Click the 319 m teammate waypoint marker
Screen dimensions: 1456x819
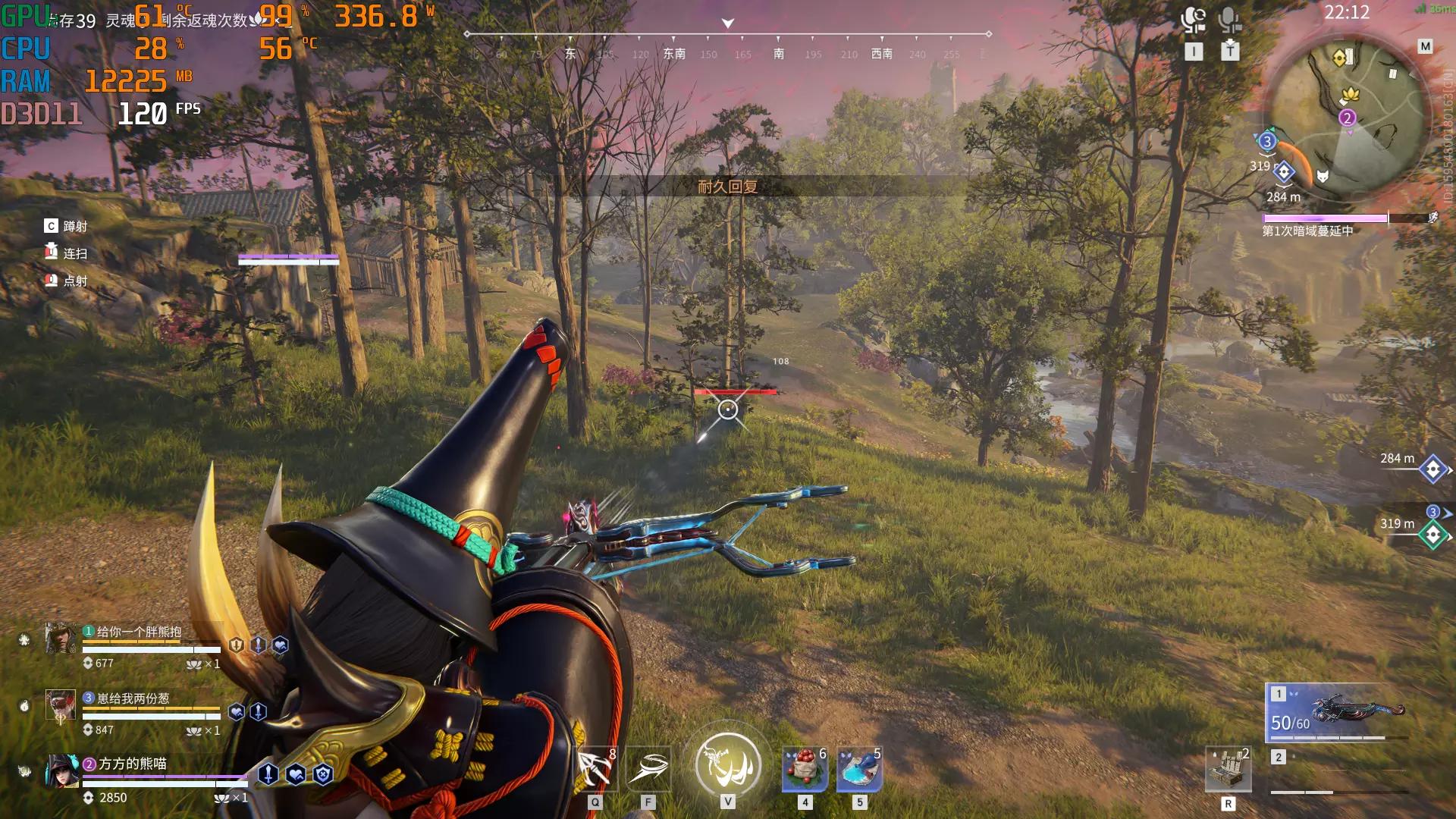coord(1432,535)
